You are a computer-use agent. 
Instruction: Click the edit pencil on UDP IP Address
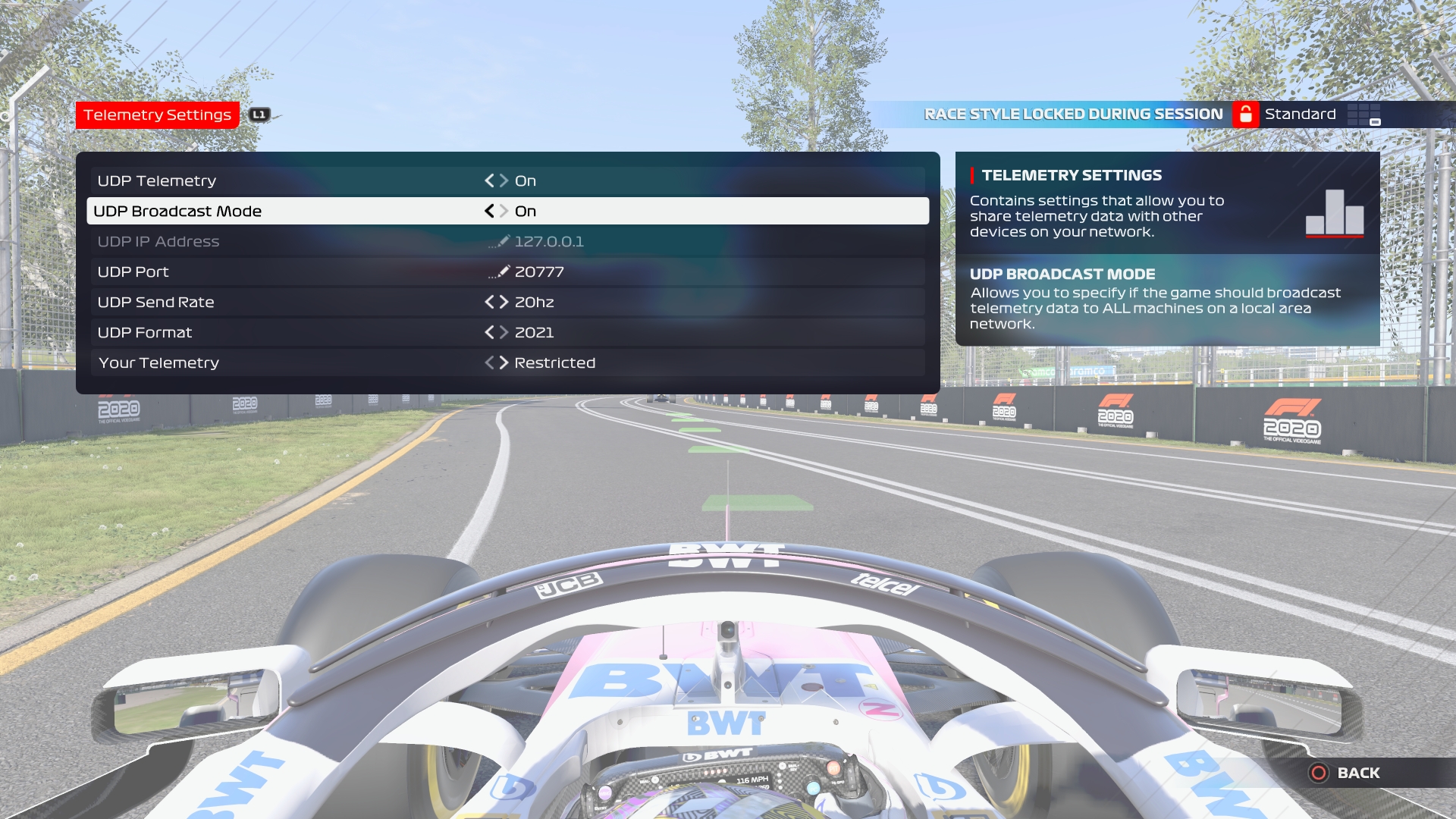point(504,241)
